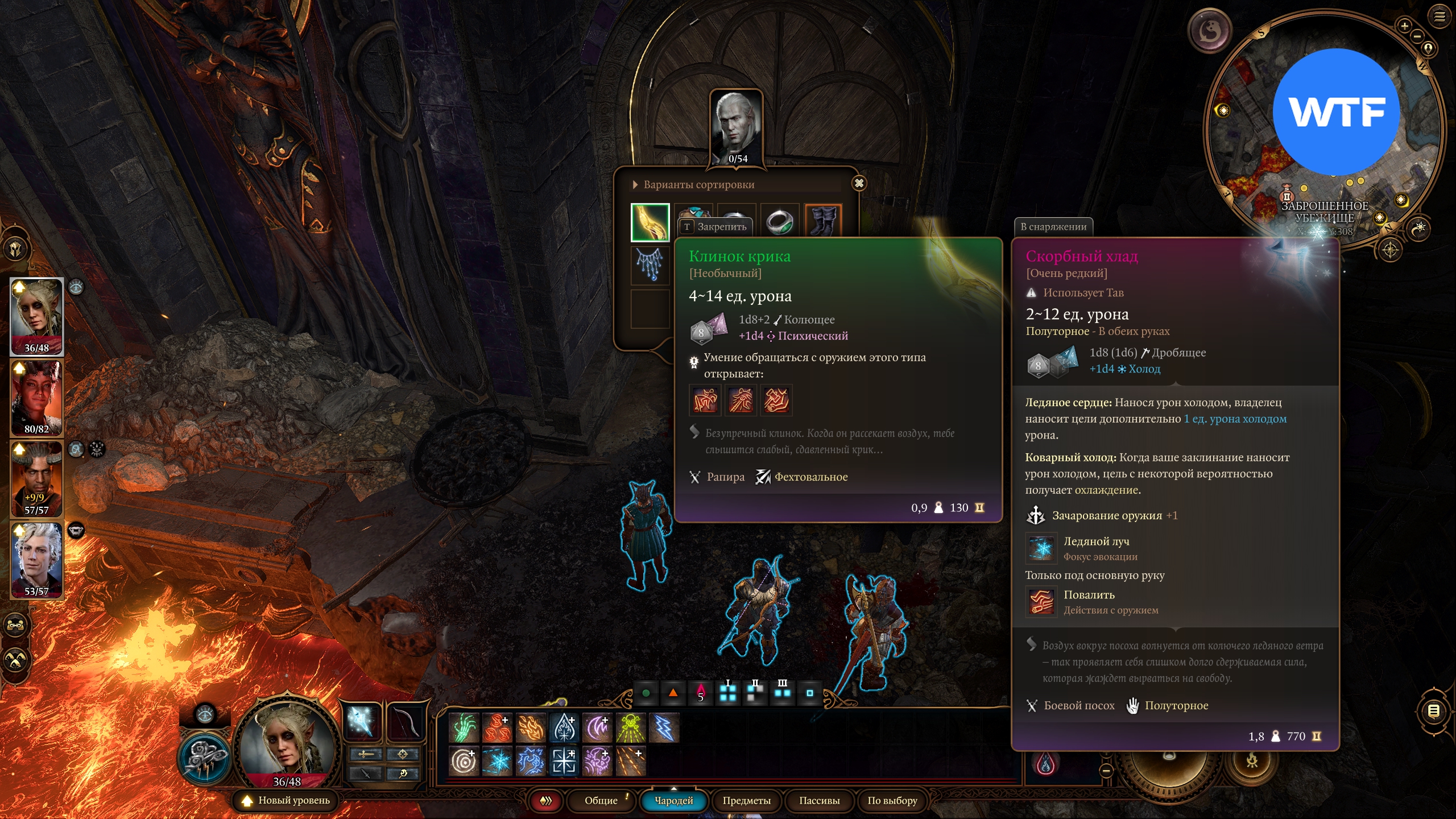1456x819 pixels.
Task: Take the silver emerald ring from loot
Action: click(779, 221)
